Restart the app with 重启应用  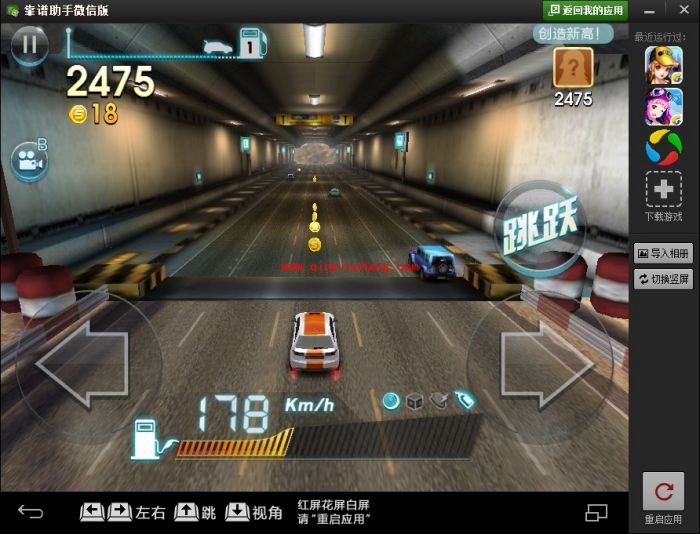click(663, 497)
